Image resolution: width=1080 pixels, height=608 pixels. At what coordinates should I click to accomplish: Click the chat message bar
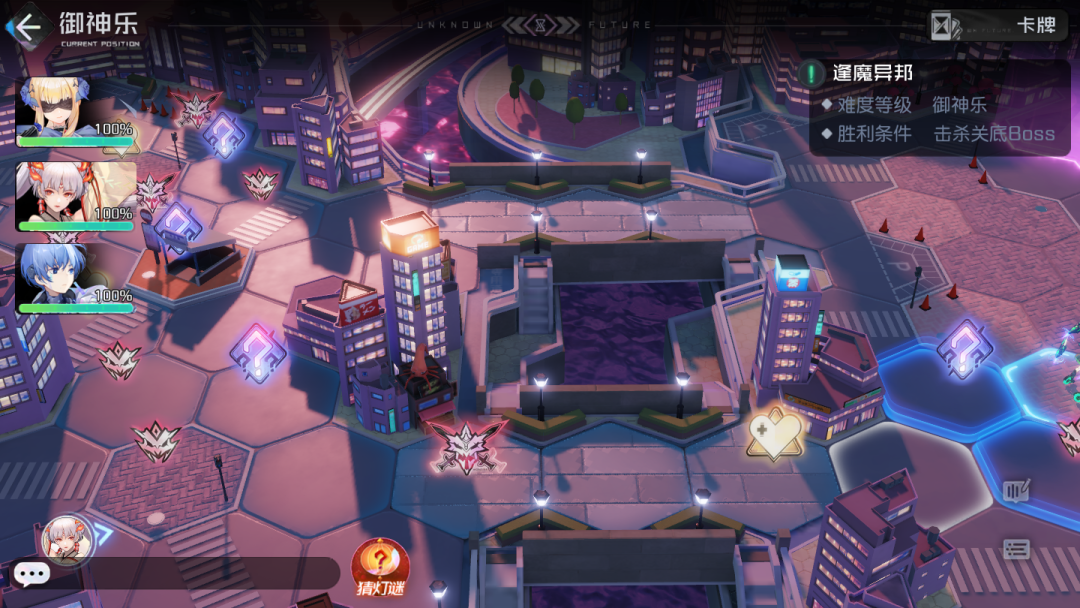(x=190, y=573)
